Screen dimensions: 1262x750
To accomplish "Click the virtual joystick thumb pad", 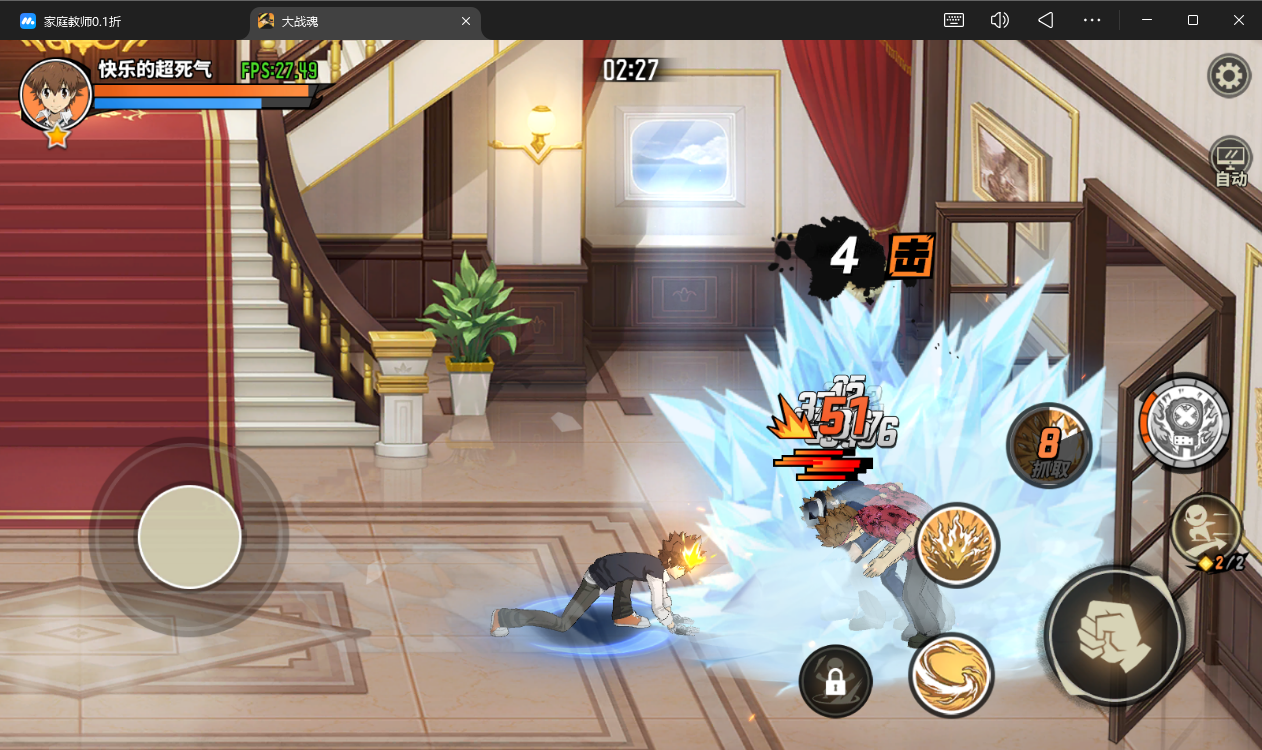I will [189, 537].
